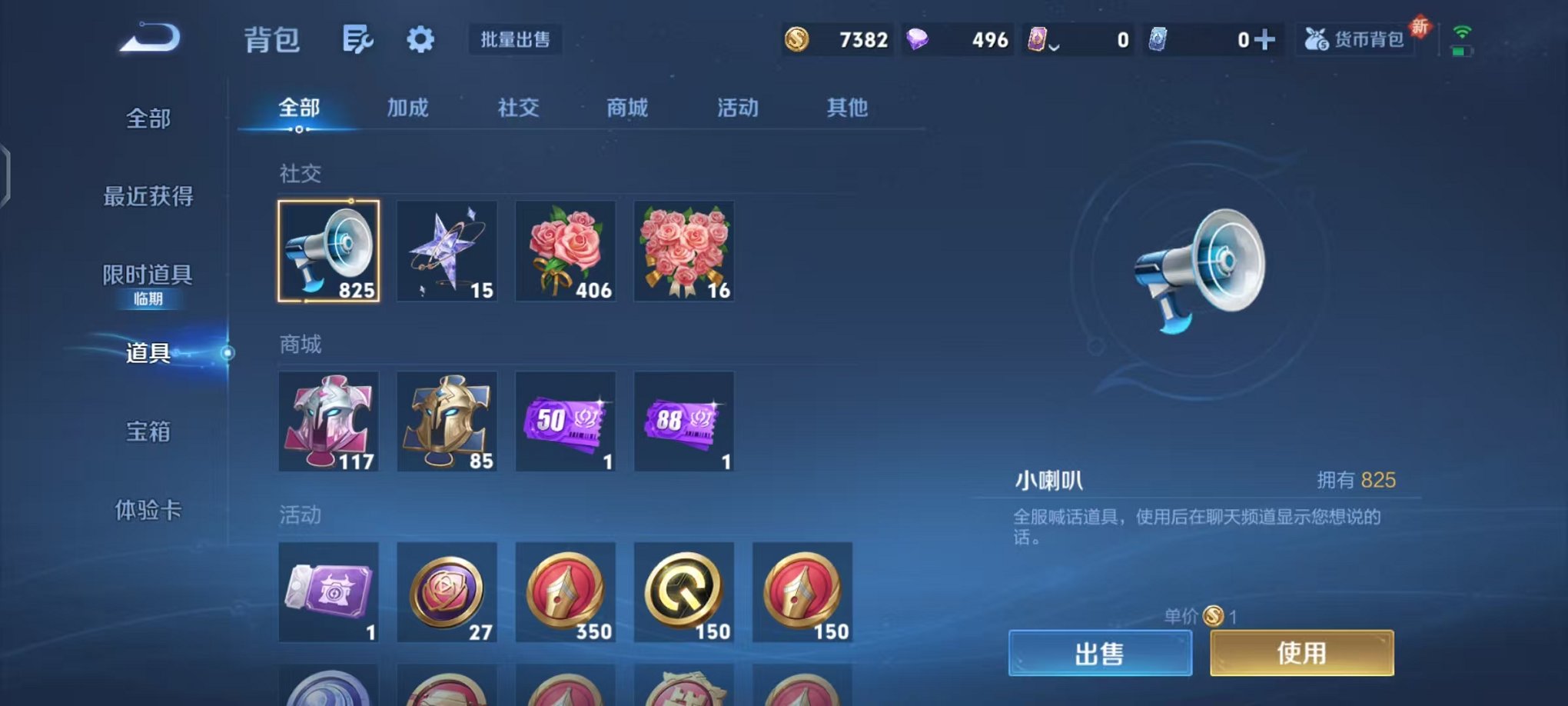This screenshot has width=1568, height=706.
Task: Expand the 限时道具 sidebar section
Action: (x=146, y=273)
